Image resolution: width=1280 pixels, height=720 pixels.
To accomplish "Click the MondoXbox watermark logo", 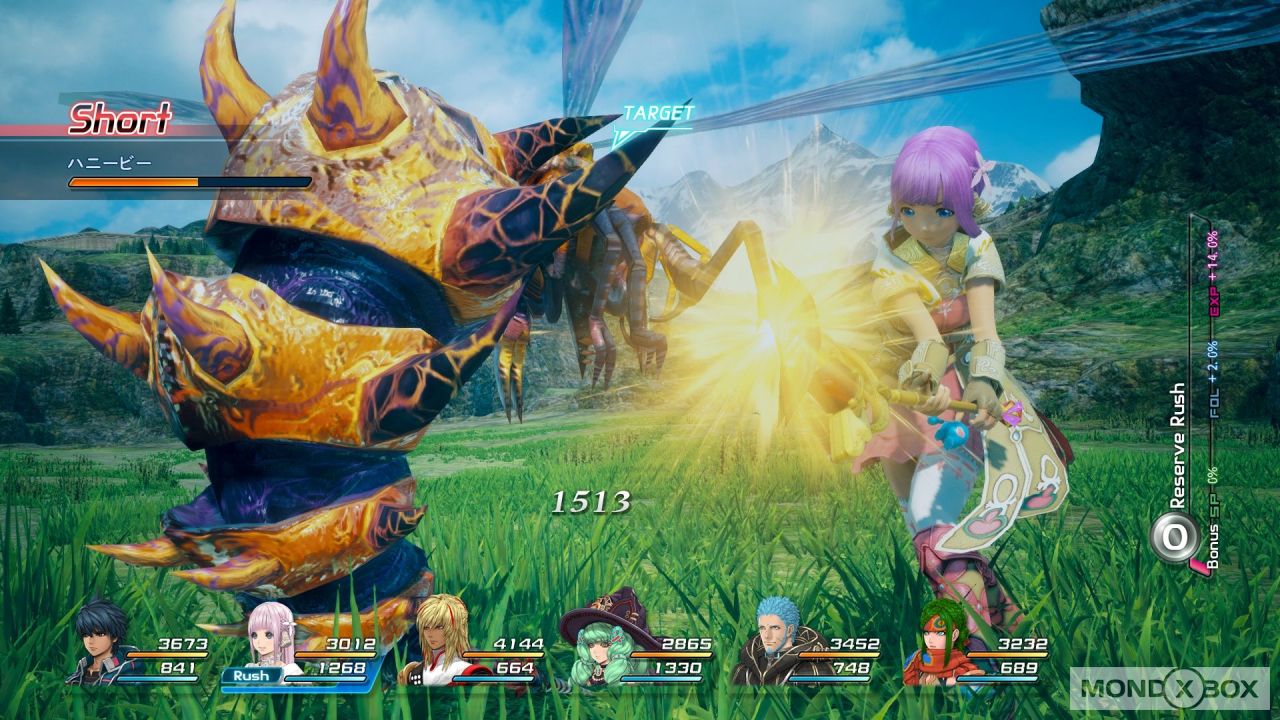I will coord(1169,688).
